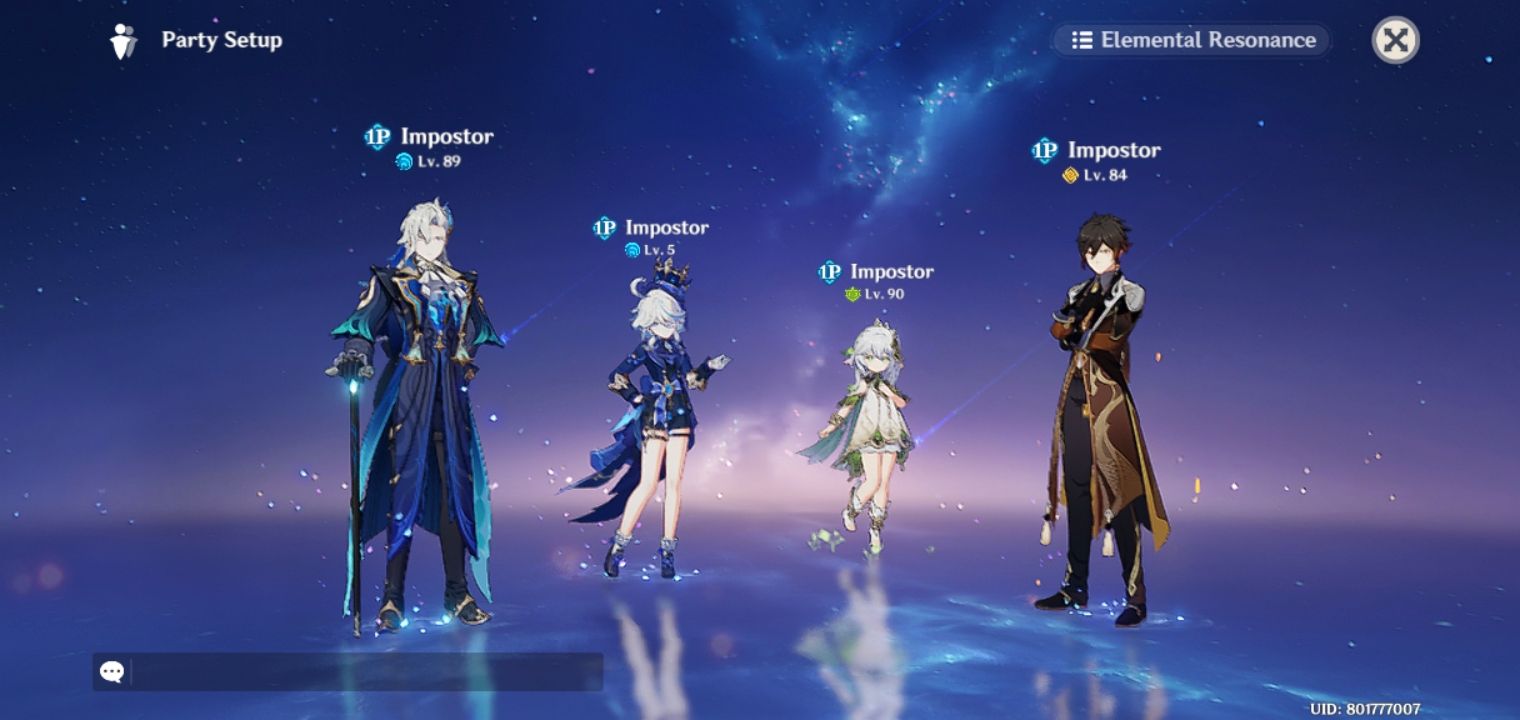Click the 1P badge beside Nahida's name
This screenshot has height=720, width=1520.
tap(830, 271)
